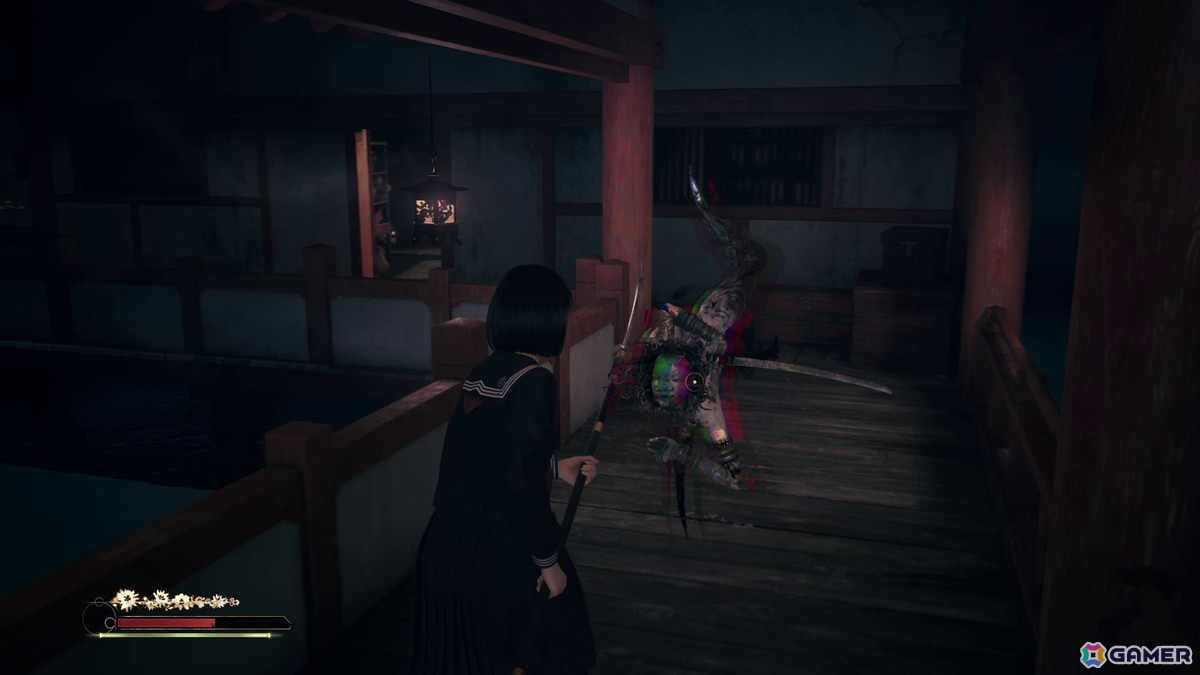Click the GAMER watermark logo
Viewport: 1200px width, 675px height.
pos(1136,654)
